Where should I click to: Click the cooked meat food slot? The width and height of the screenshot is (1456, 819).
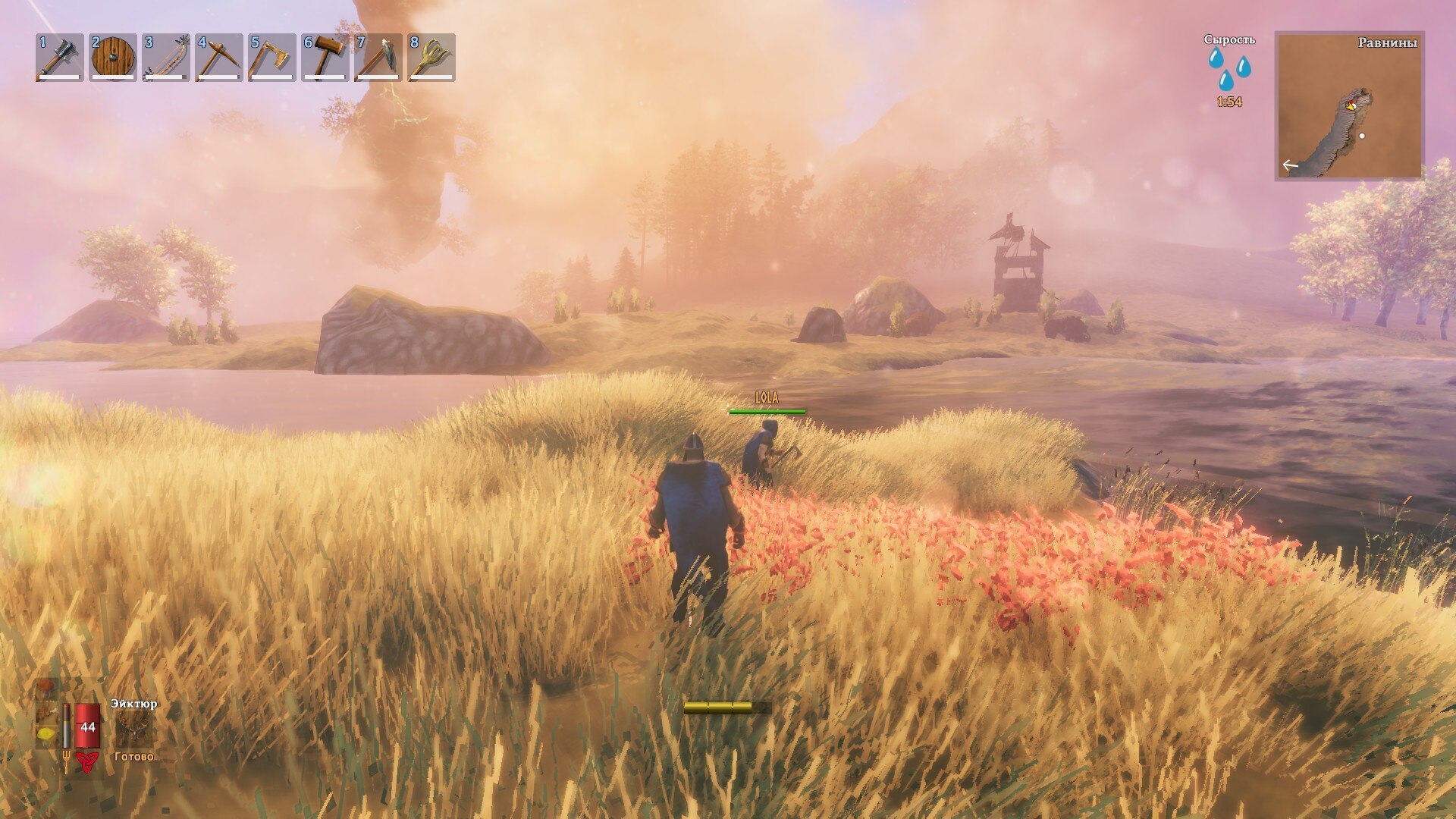pyautogui.click(x=45, y=713)
